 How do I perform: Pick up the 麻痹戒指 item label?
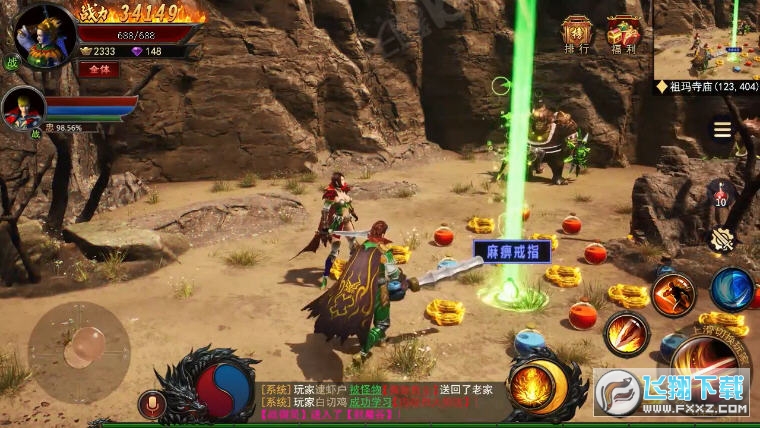[x=511, y=251]
